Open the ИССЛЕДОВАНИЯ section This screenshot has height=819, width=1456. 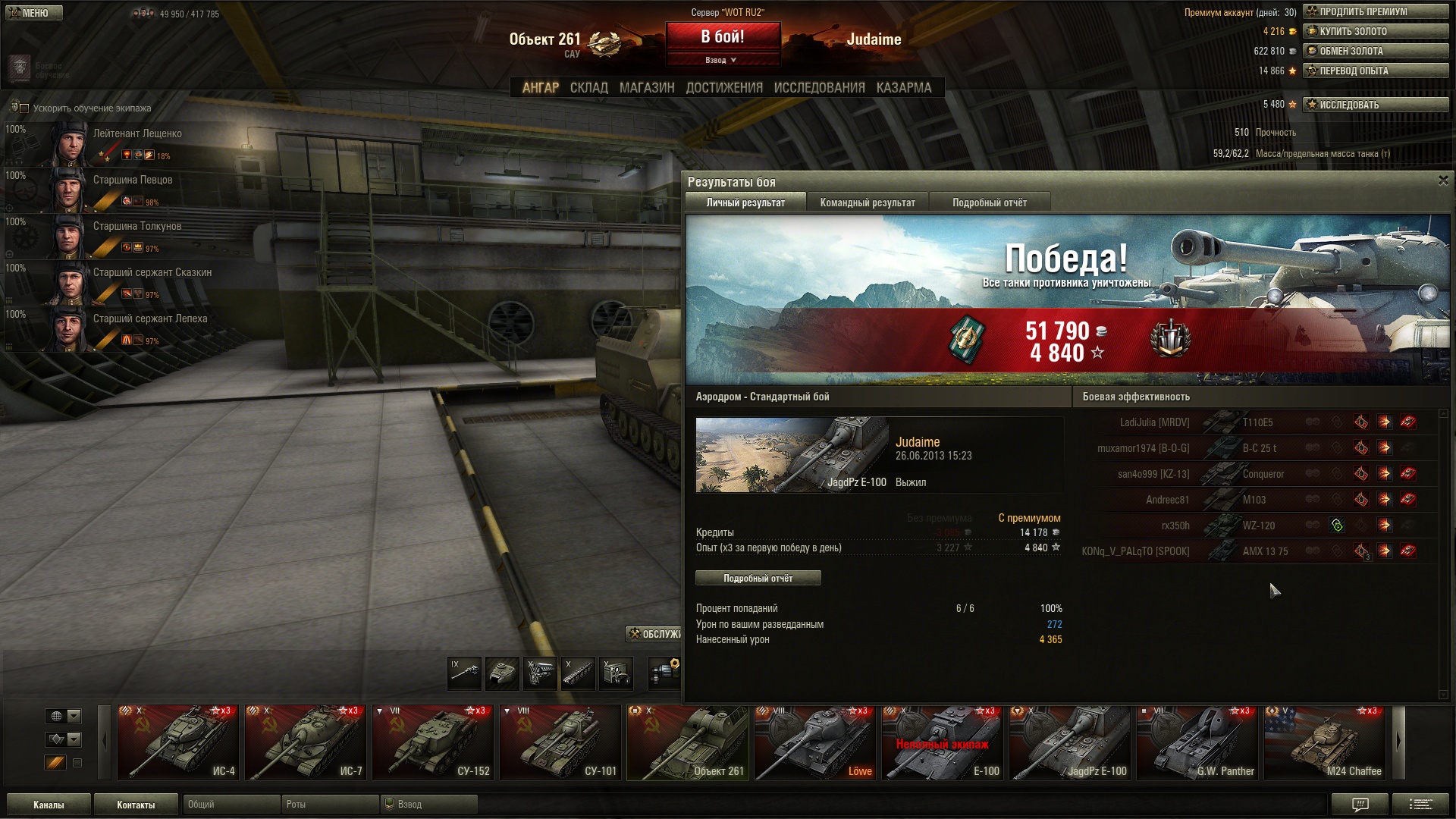coord(819,88)
